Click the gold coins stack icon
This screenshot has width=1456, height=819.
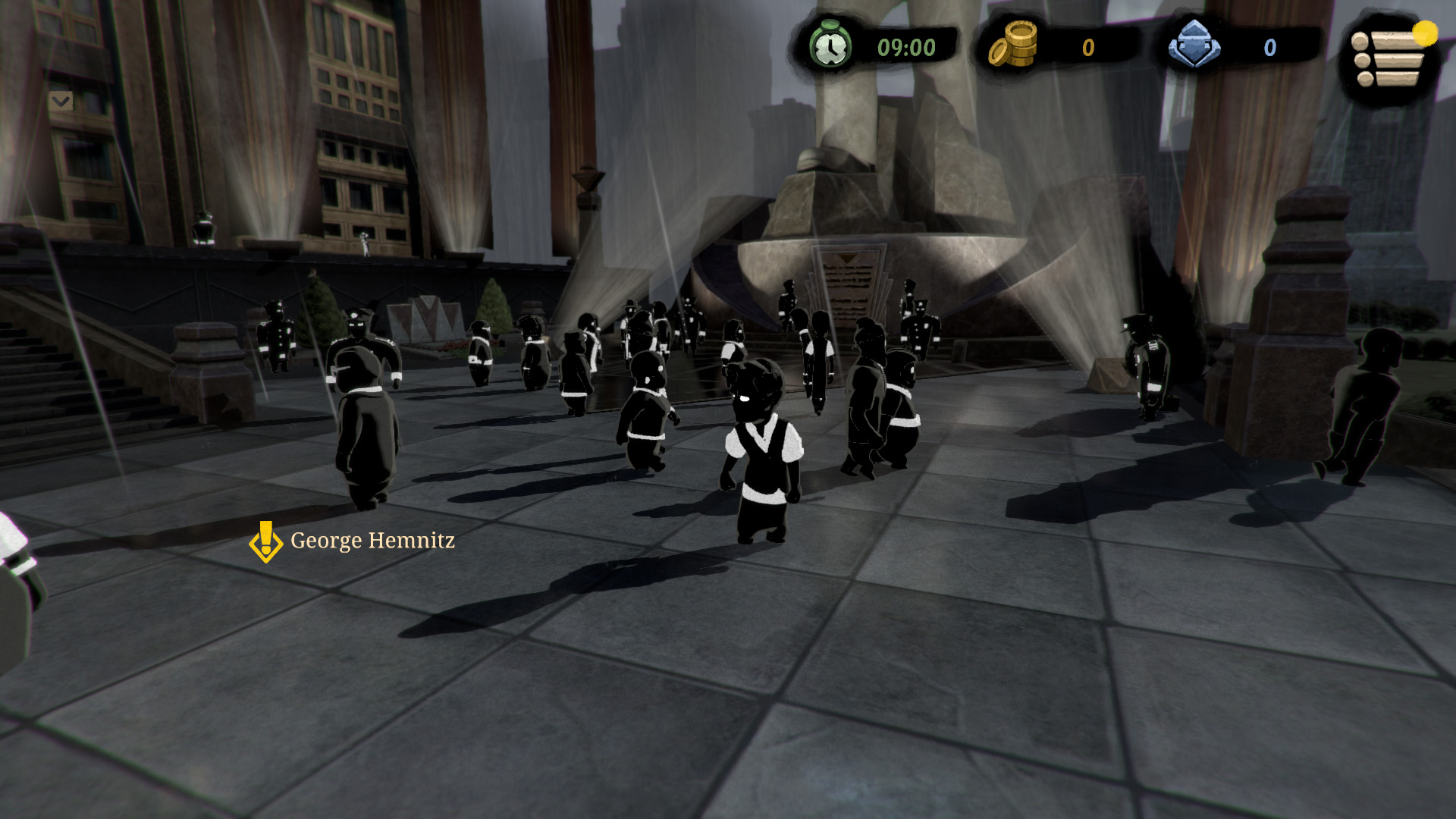coord(1014,45)
